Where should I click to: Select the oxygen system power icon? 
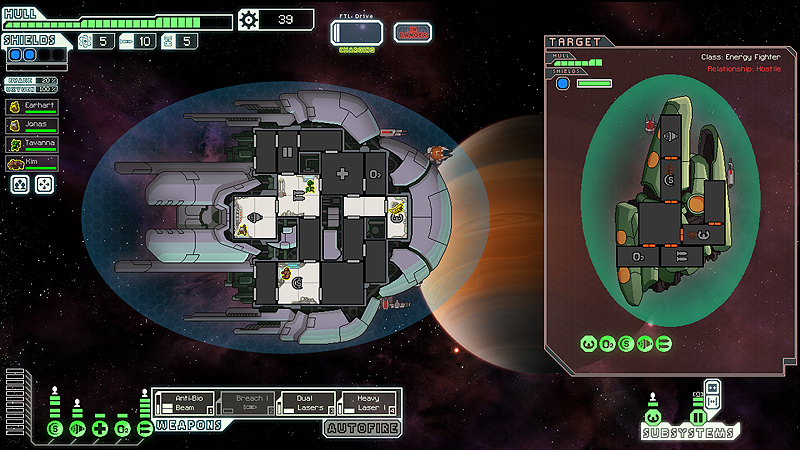(121, 430)
